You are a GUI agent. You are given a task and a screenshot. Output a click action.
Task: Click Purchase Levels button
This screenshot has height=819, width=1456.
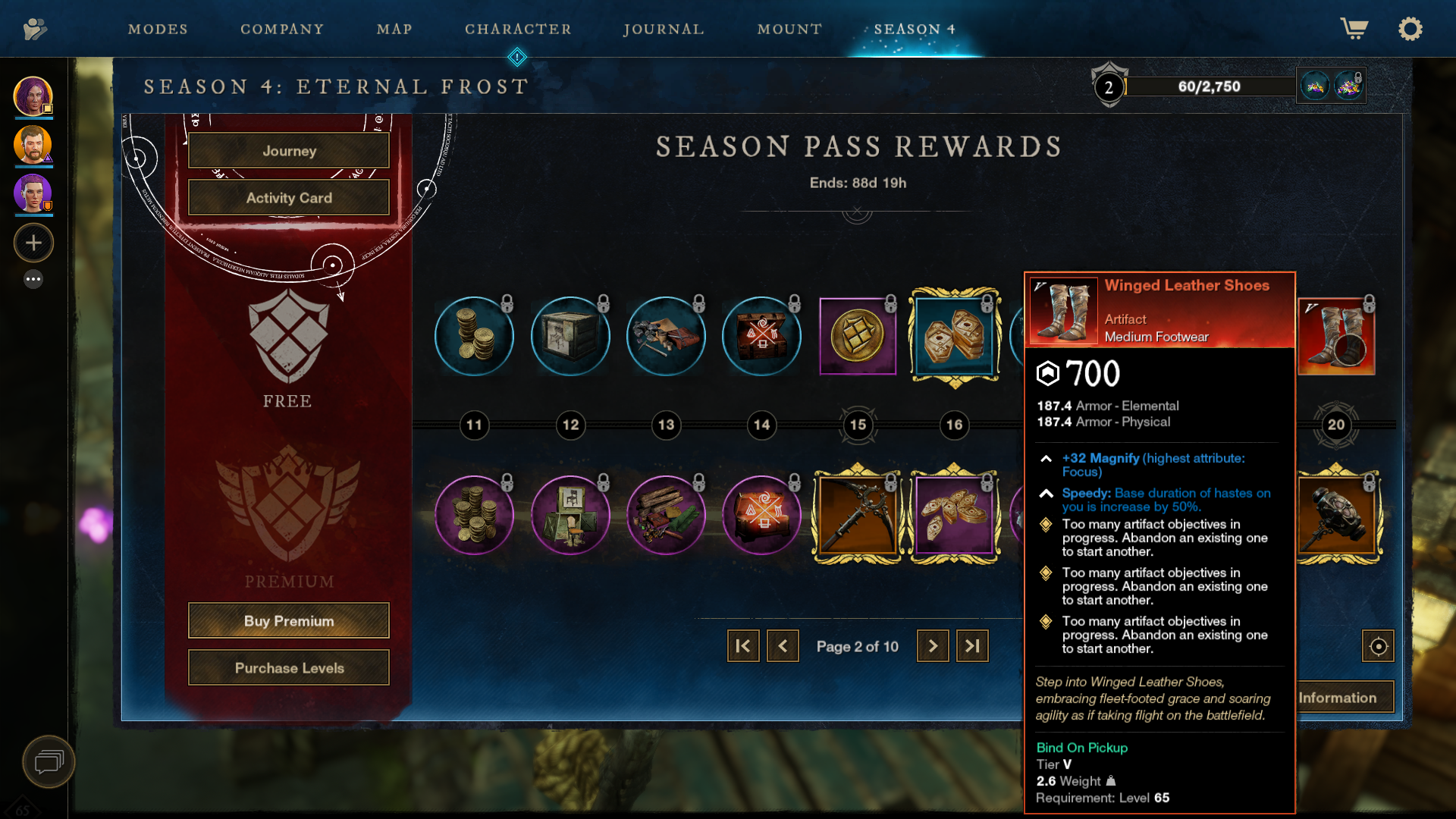point(289,668)
